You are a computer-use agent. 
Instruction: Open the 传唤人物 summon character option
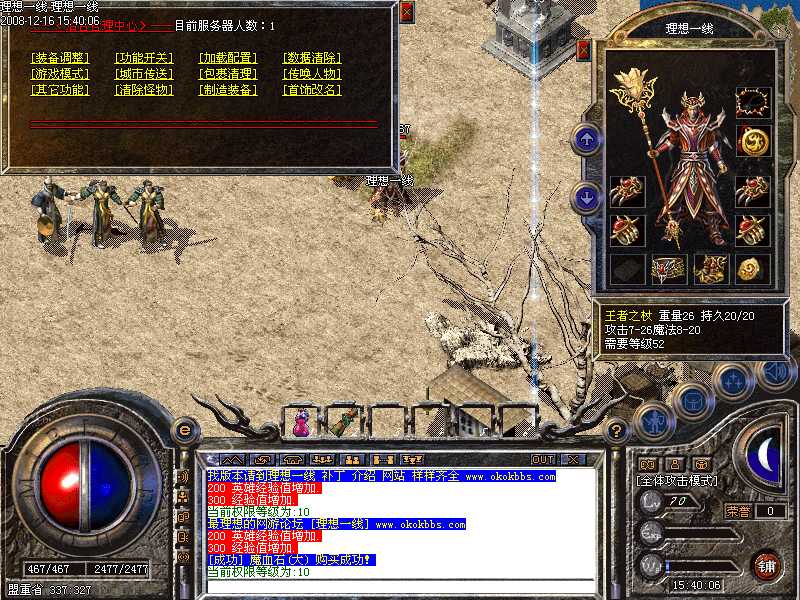point(312,74)
